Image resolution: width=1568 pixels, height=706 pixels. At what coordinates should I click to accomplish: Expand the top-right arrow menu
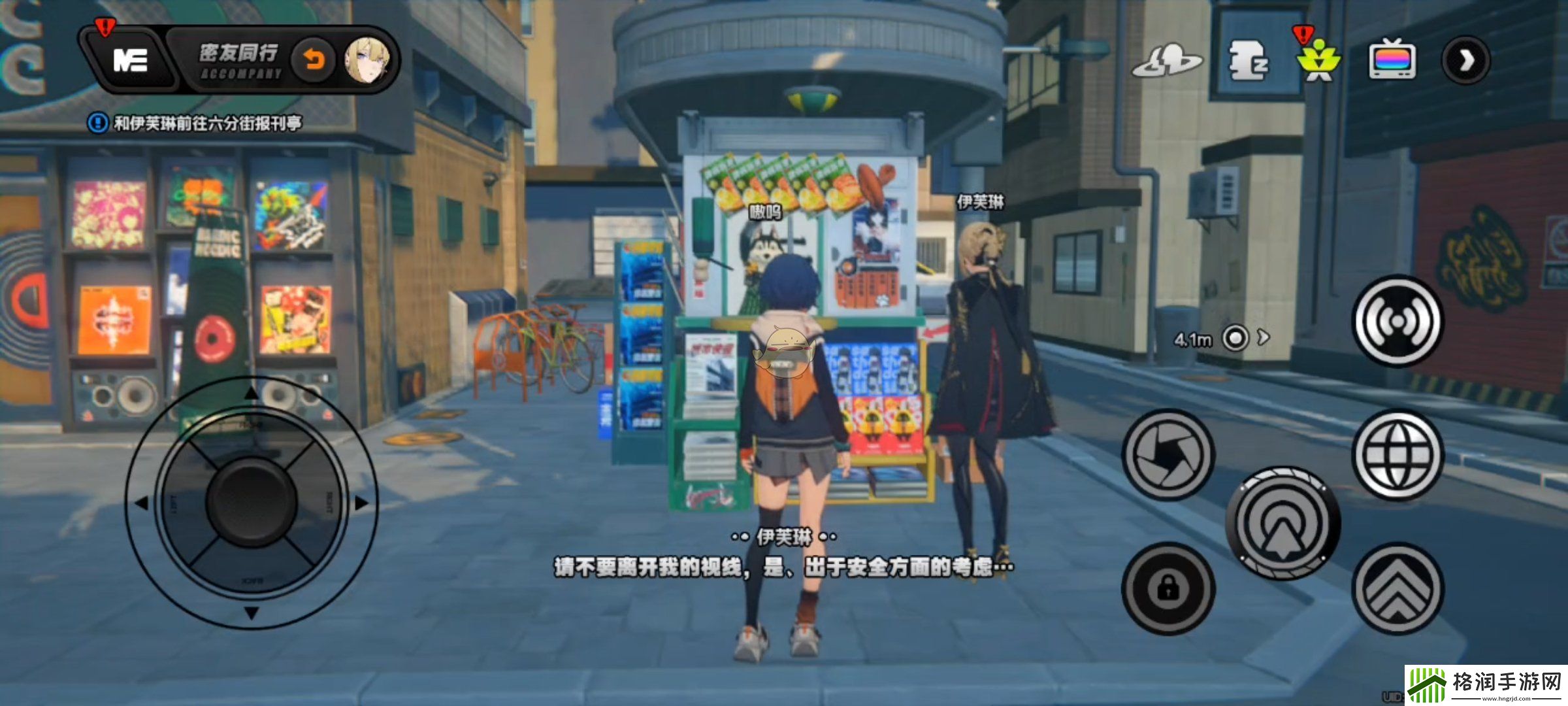(1466, 61)
